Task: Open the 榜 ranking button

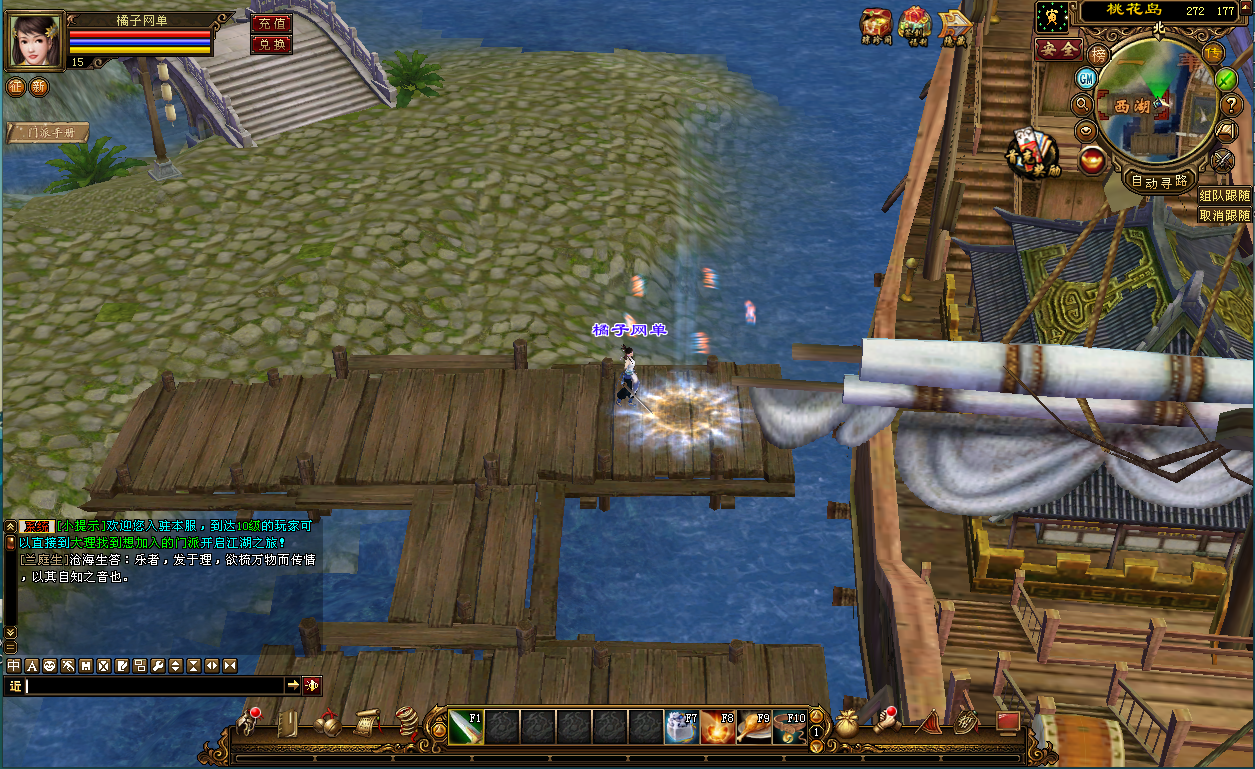Action: [1099, 55]
